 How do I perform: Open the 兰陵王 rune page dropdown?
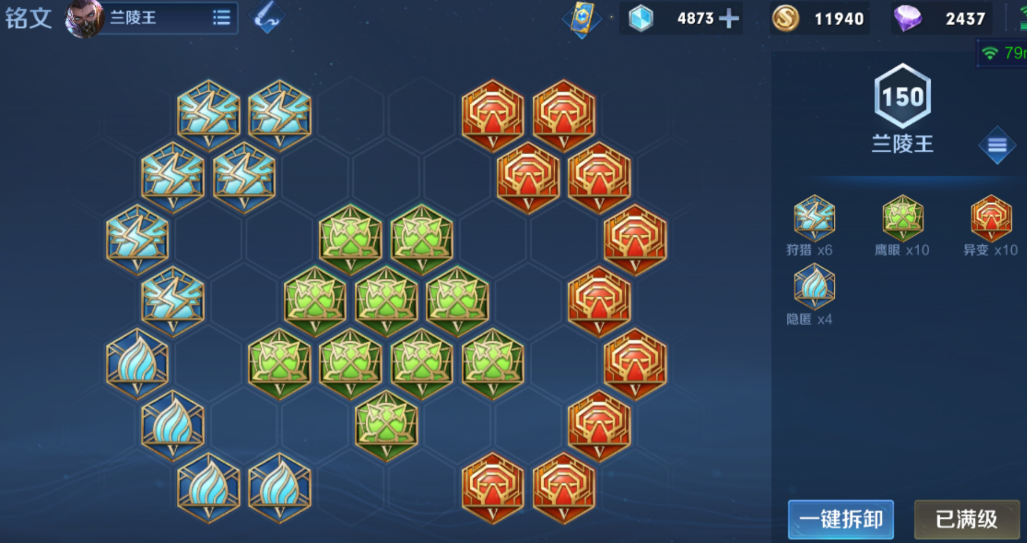point(221,18)
